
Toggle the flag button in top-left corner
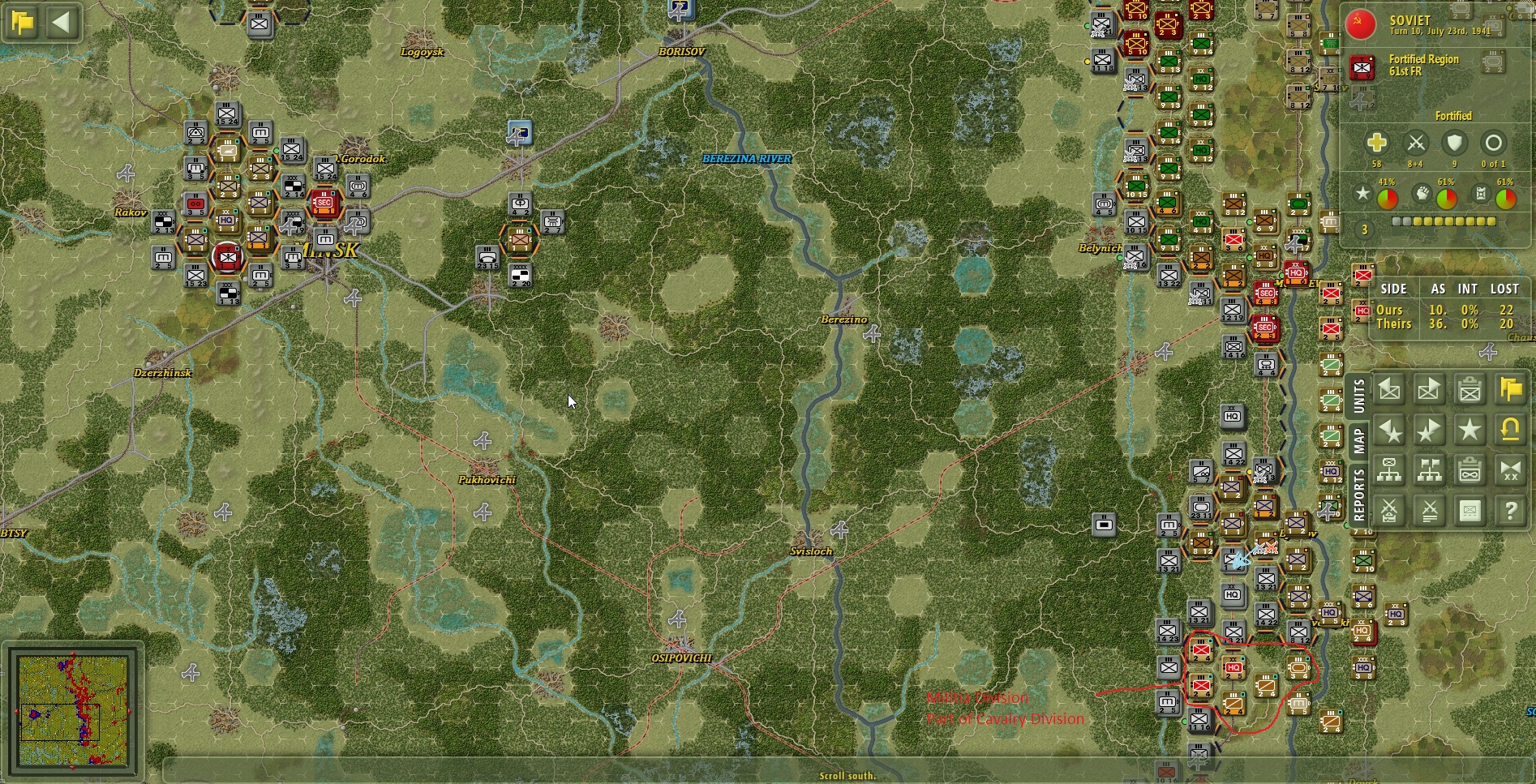click(x=20, y=22)
